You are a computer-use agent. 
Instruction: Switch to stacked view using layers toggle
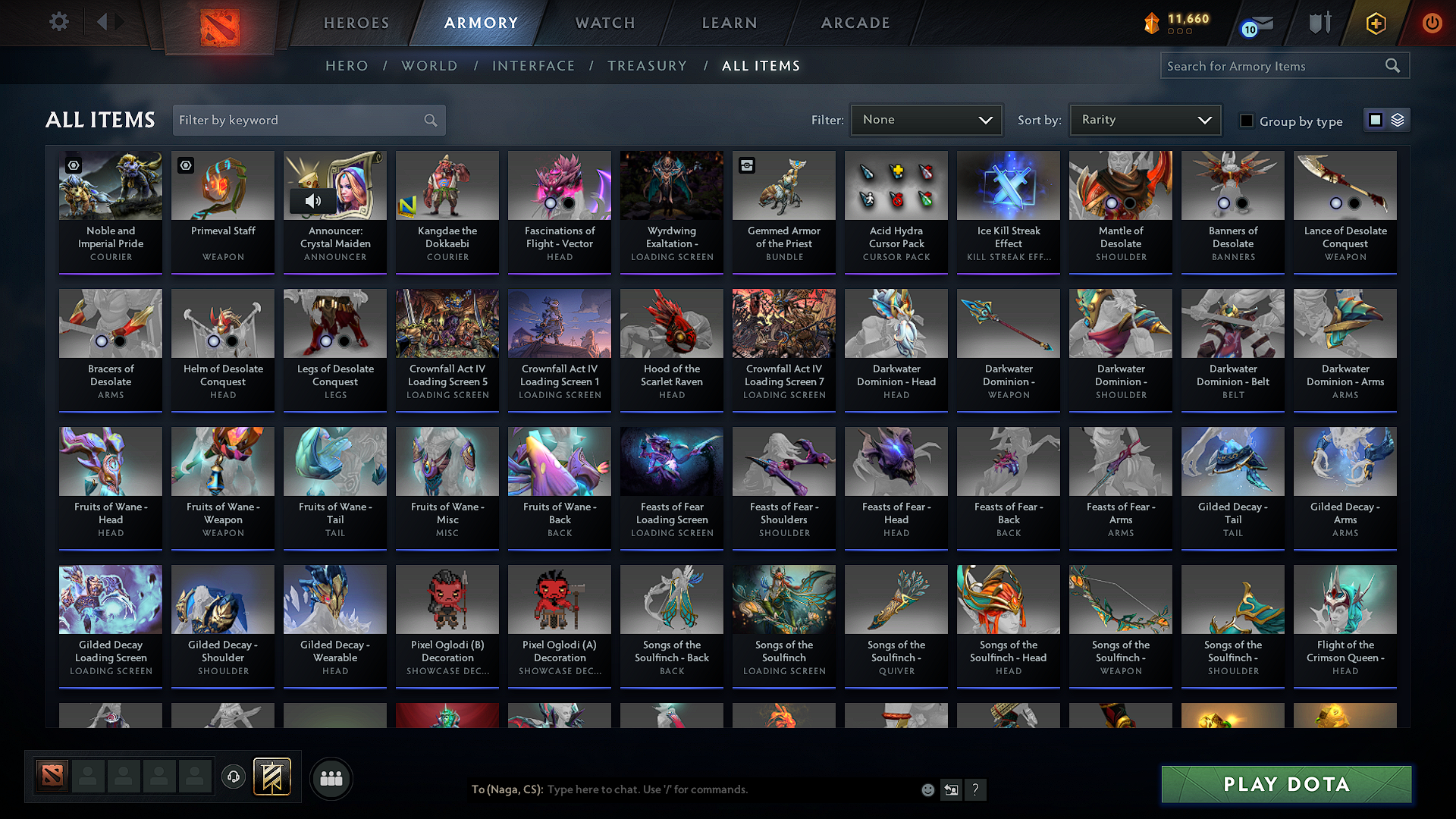[1396, 119]
